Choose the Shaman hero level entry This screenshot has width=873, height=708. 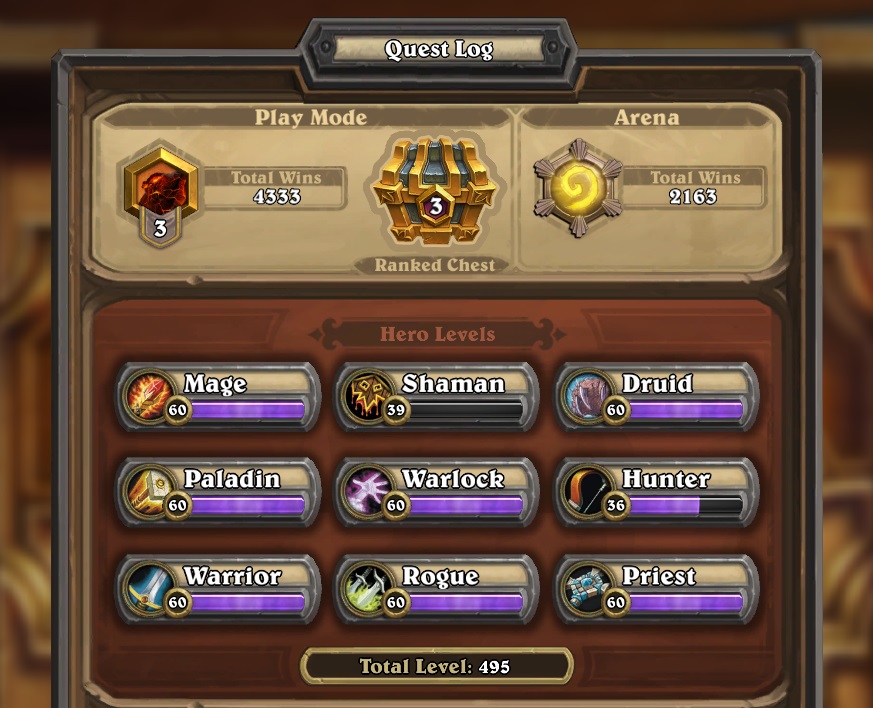[438, 397]
